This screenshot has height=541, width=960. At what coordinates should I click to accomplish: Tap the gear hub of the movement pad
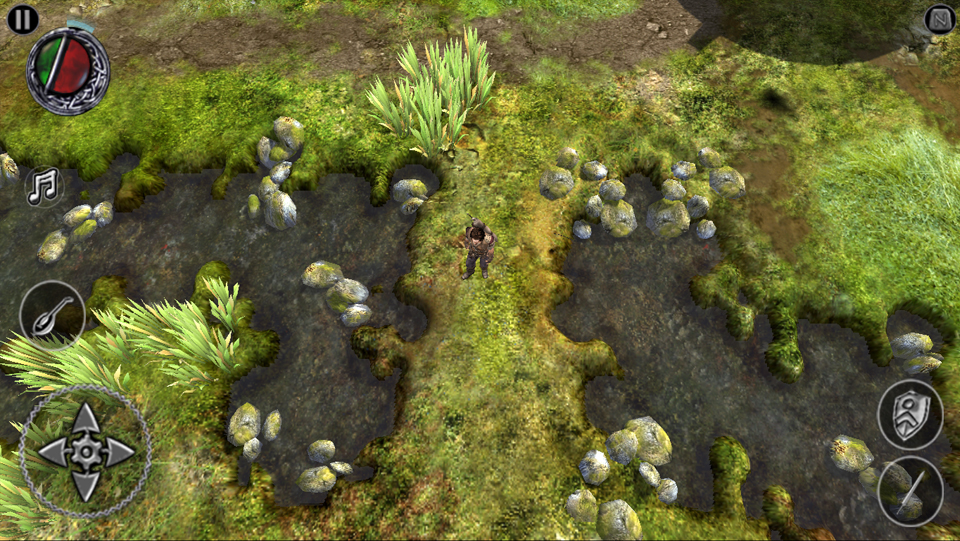click(86, 452)
